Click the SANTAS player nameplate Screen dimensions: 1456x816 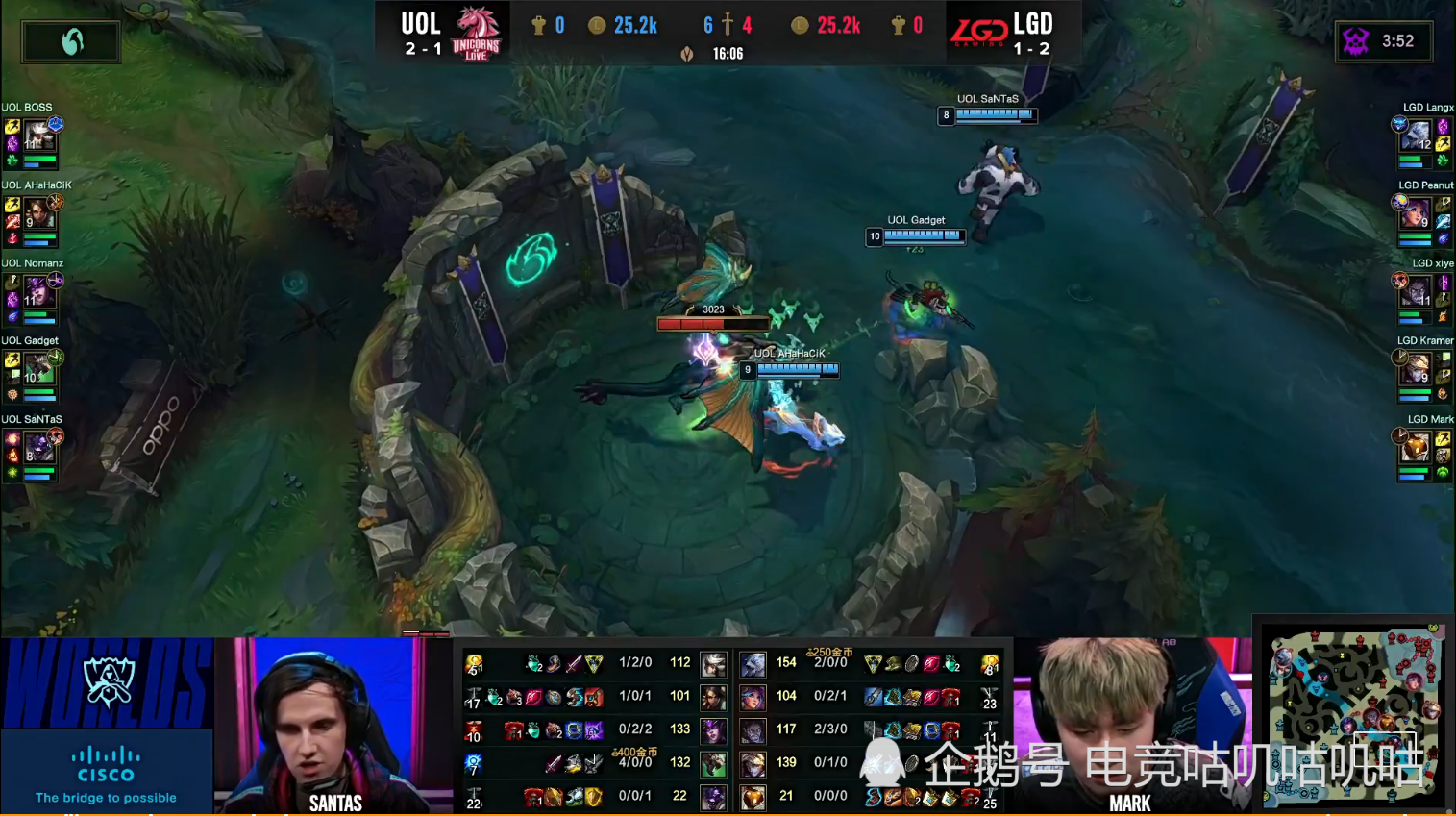pyautogui.click(x=334, y=804)
